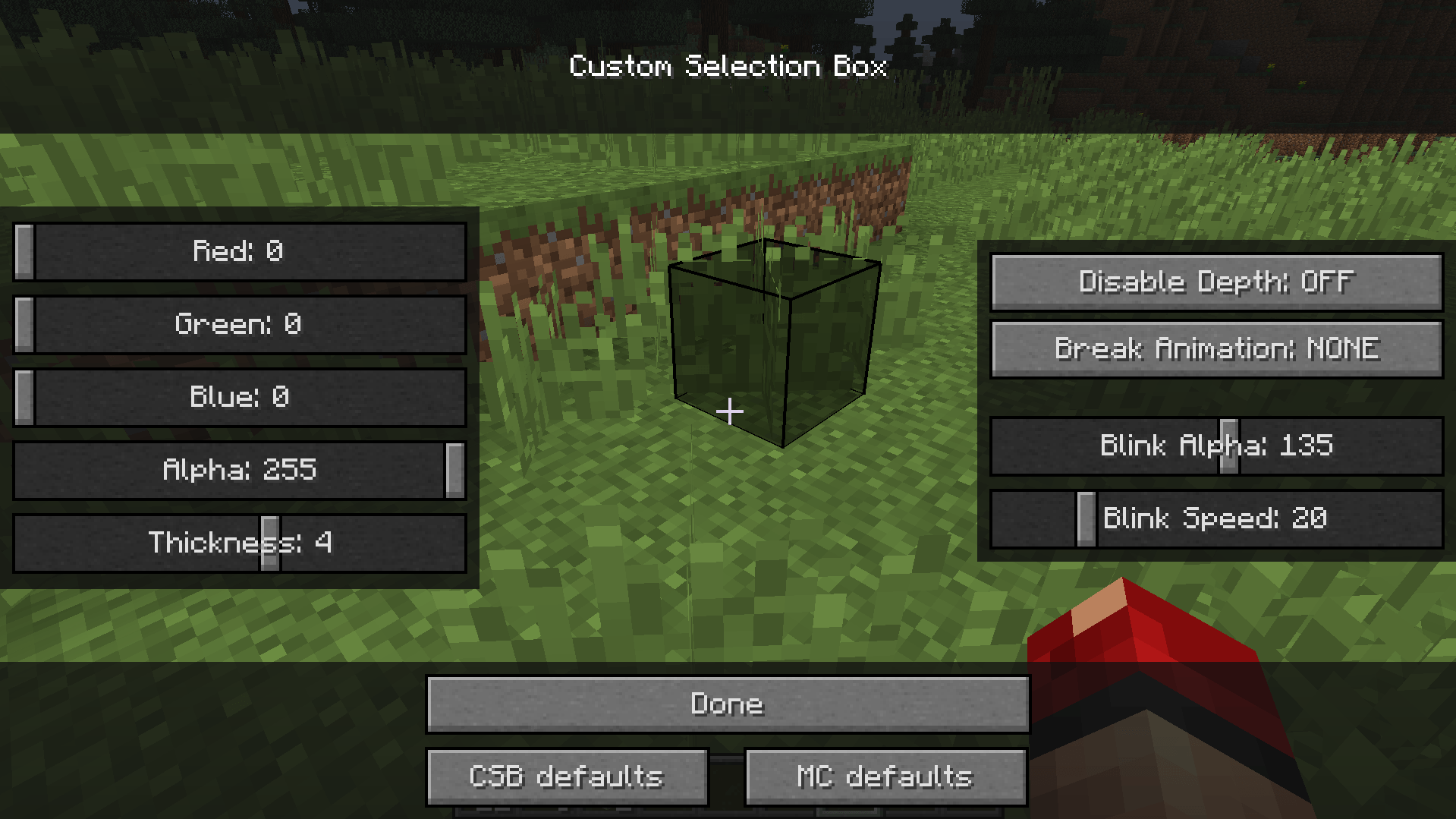1456x819 pixels.
Task: Click the crosshair in the center
Action: pos(731,410)
